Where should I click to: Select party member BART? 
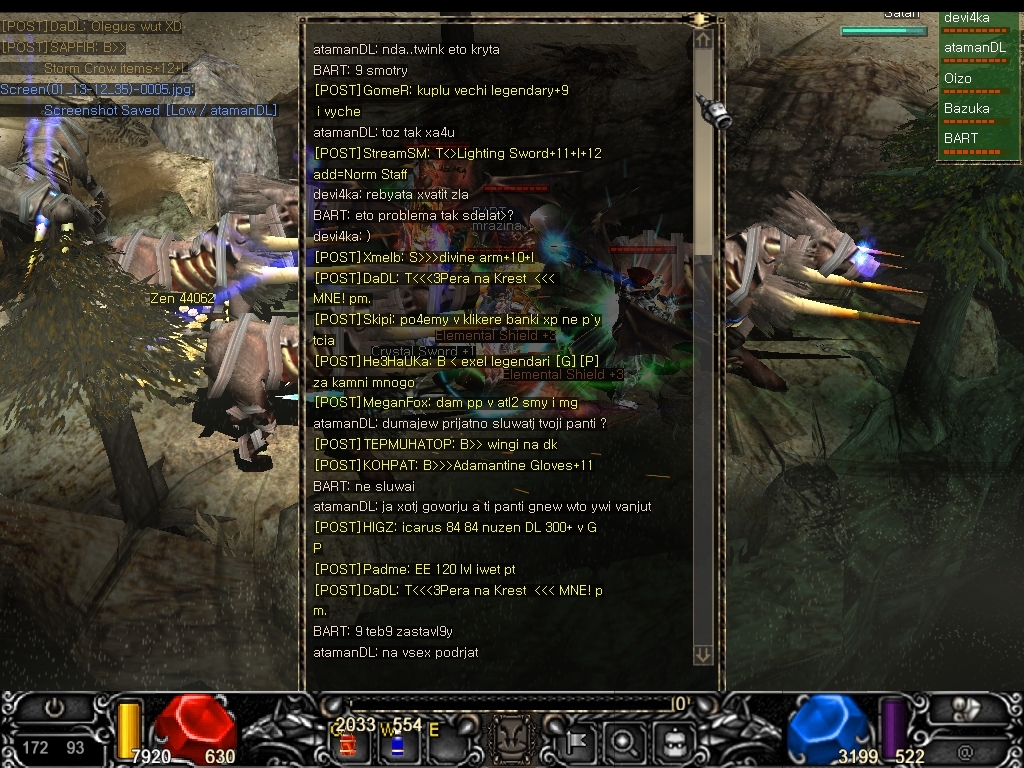977,140
